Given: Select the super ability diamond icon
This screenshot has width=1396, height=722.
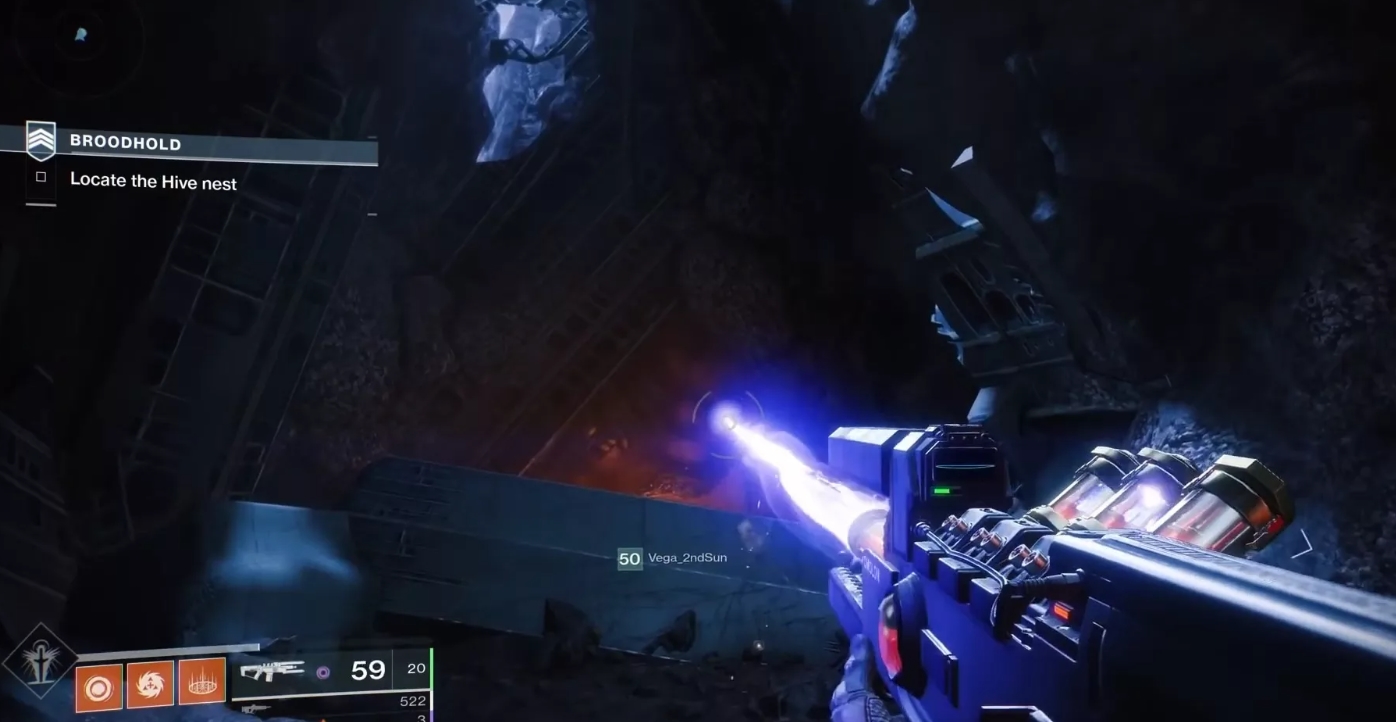Looking at the screenshot, I should click(39, 662).
